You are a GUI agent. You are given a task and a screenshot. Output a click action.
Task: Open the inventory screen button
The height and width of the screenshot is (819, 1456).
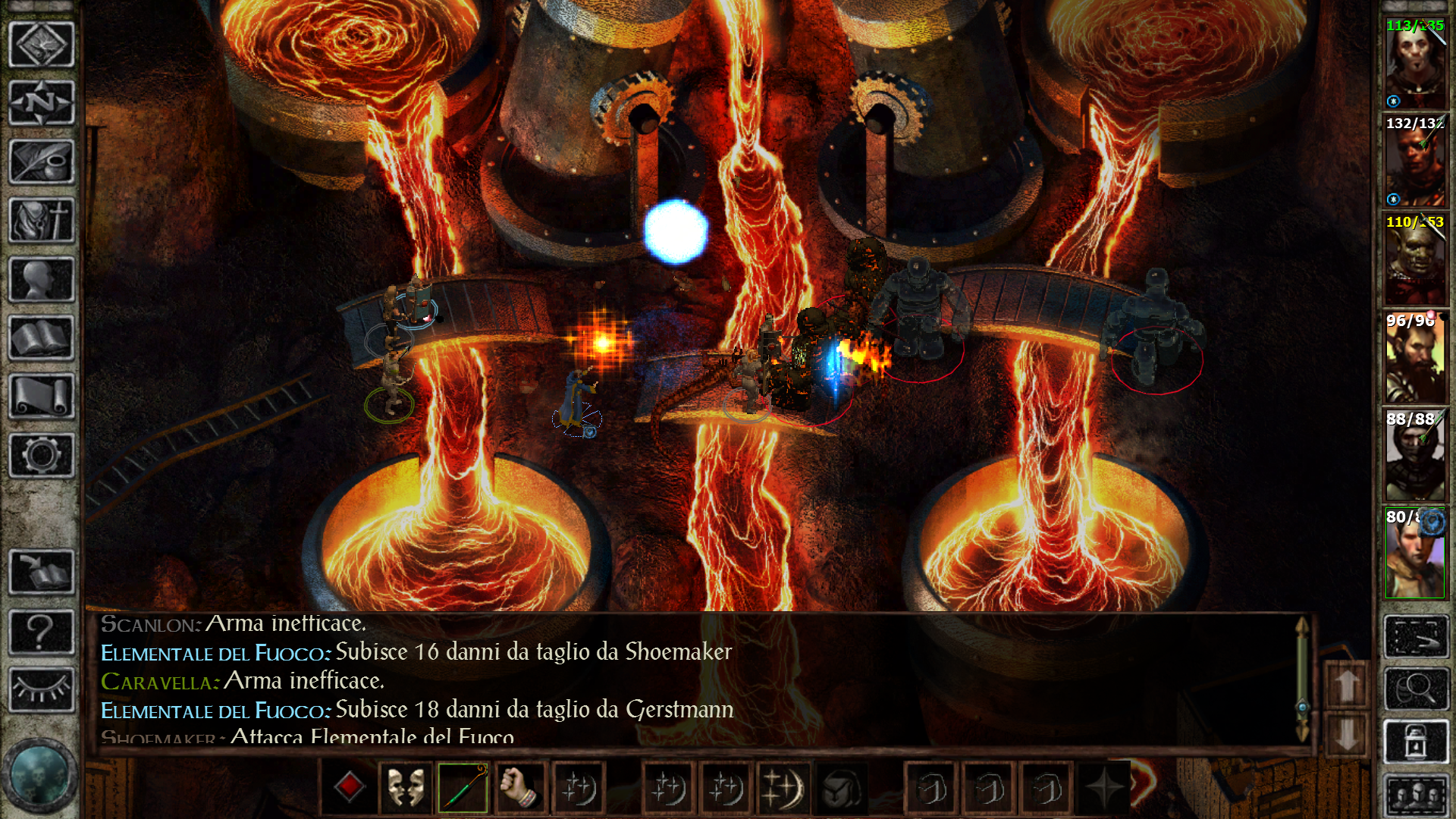point(41,221)
